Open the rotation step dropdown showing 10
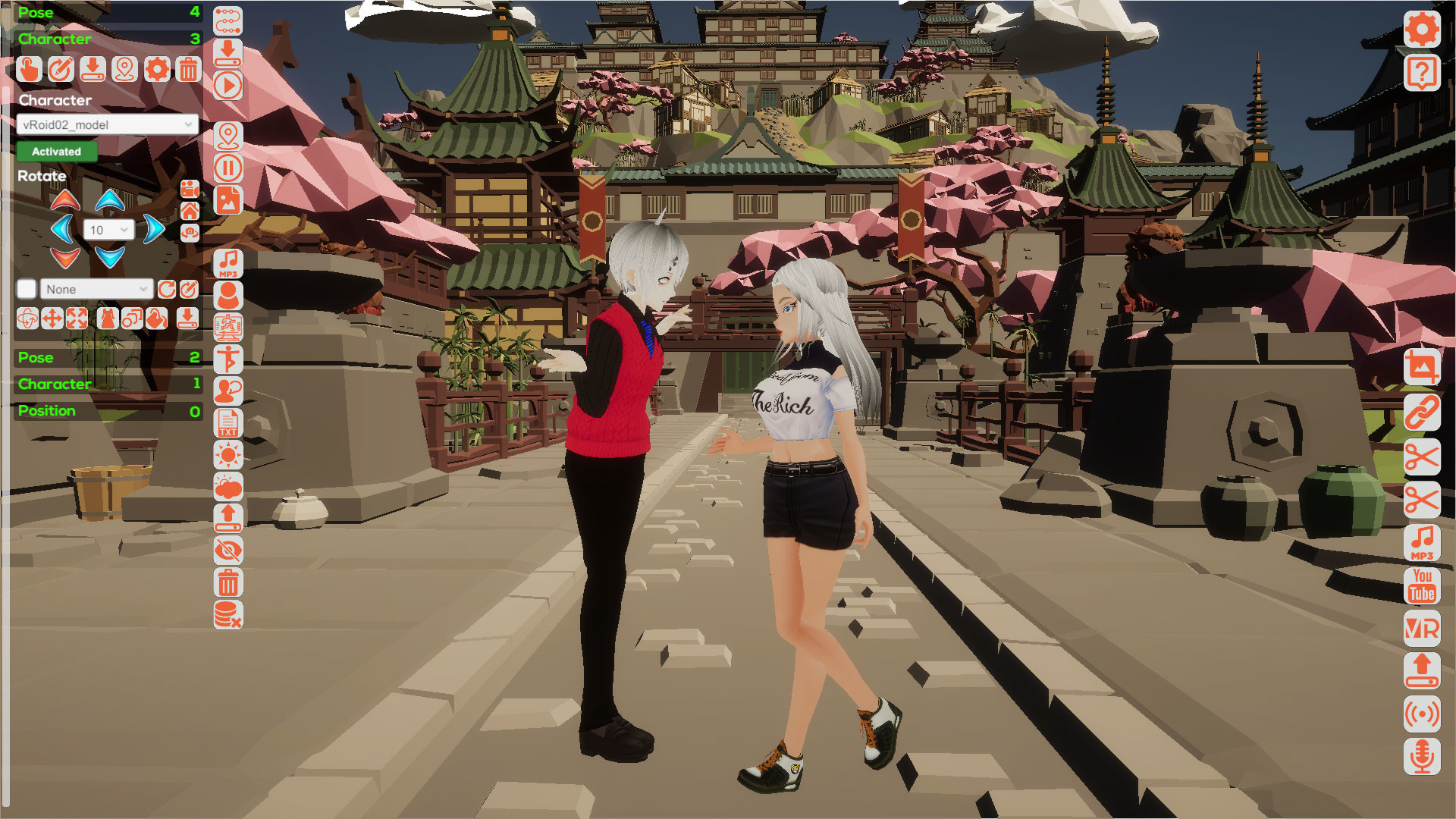Screen dimensions: 1456x819 click(x=107, y=229)
